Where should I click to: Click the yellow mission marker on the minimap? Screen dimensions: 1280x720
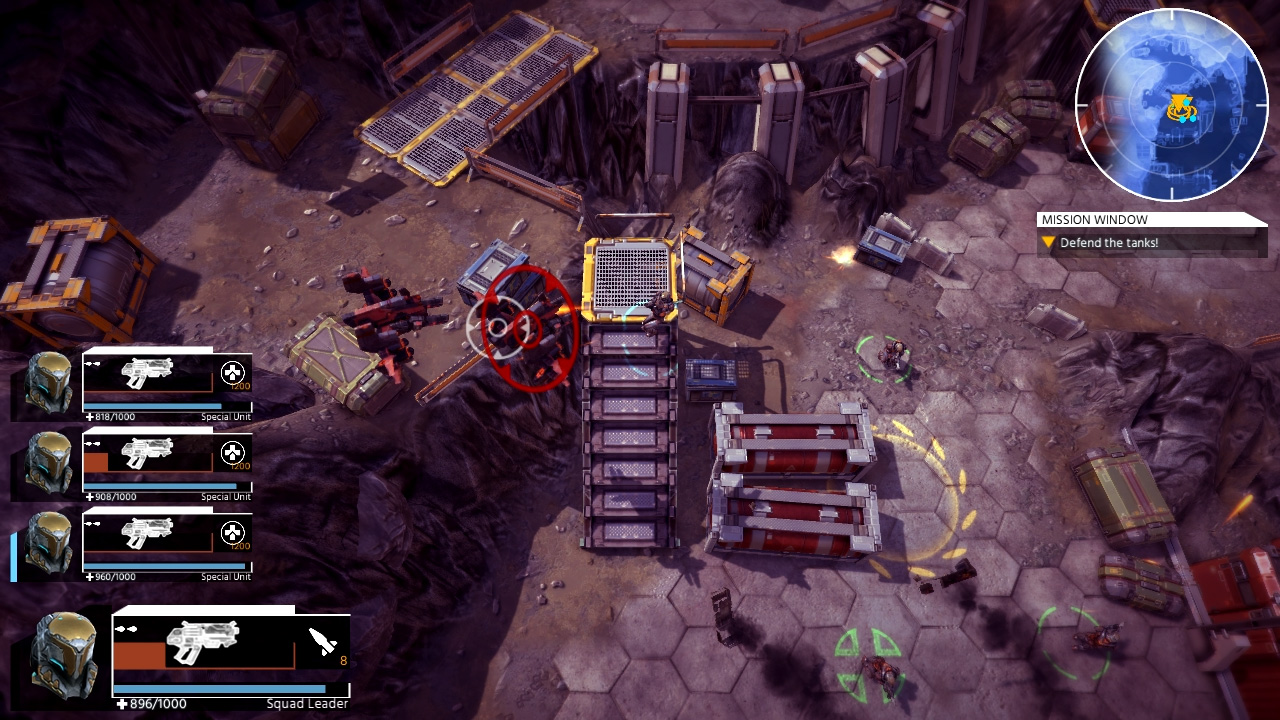(x=1180, y=103)
